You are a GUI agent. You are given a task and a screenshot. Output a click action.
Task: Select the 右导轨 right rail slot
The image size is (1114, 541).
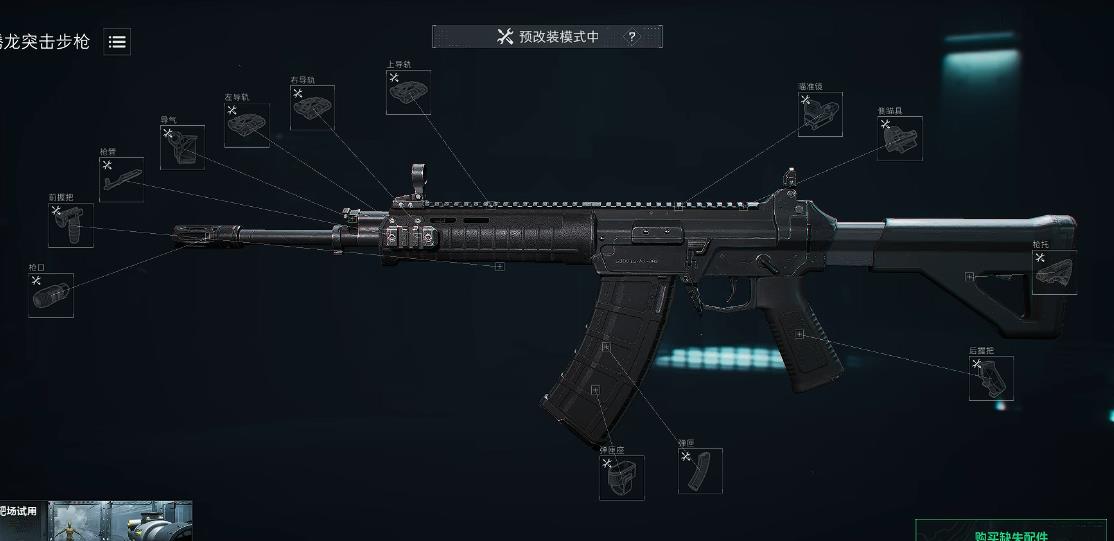point(312,107)
